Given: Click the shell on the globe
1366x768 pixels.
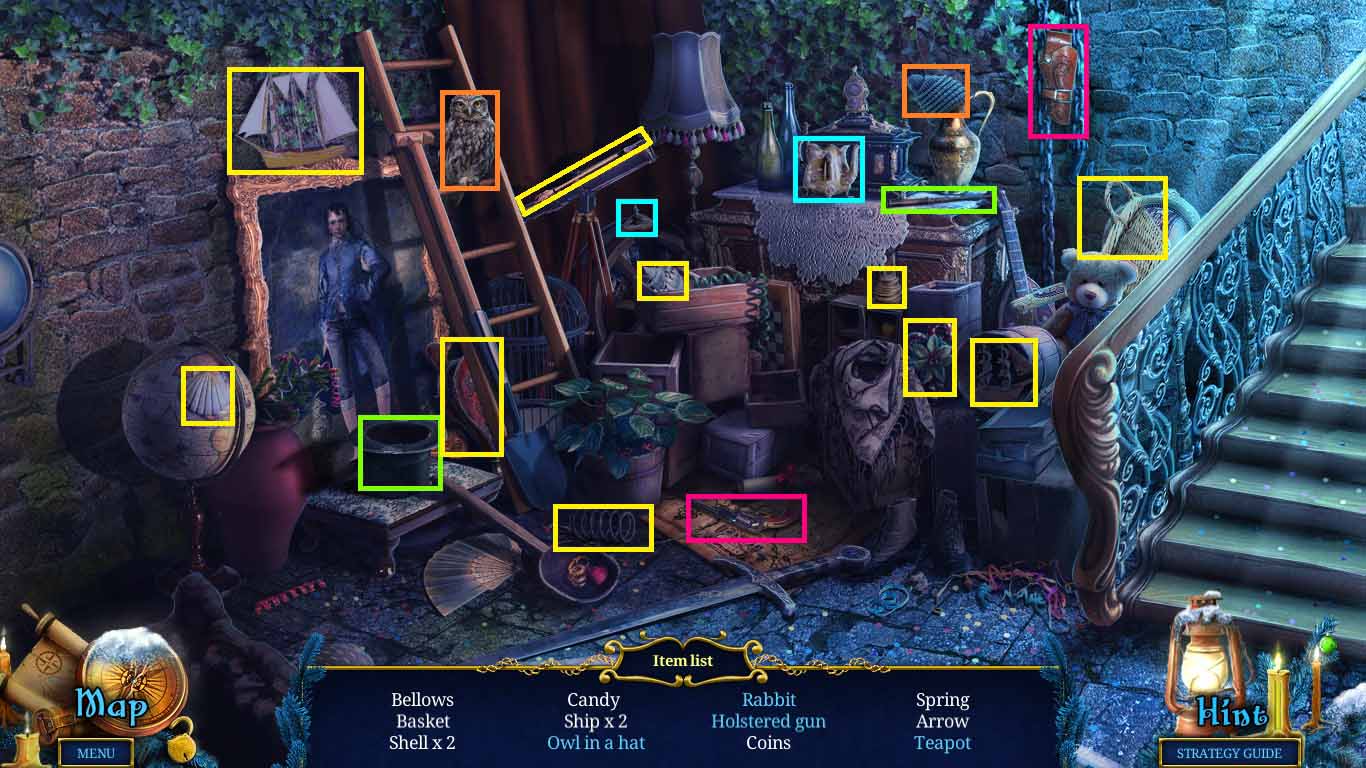Looking at the screenshot, I should pyautogui.click(x=206, y=397).
